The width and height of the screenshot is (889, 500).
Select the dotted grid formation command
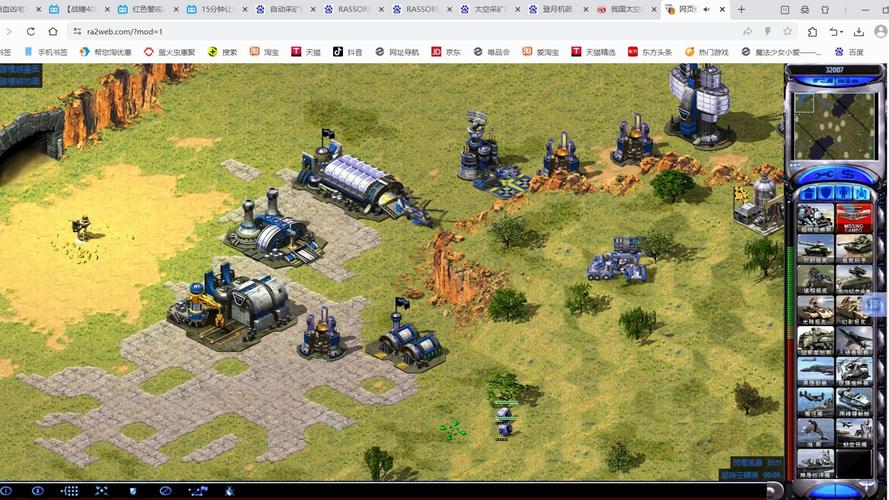coord(70,492)
